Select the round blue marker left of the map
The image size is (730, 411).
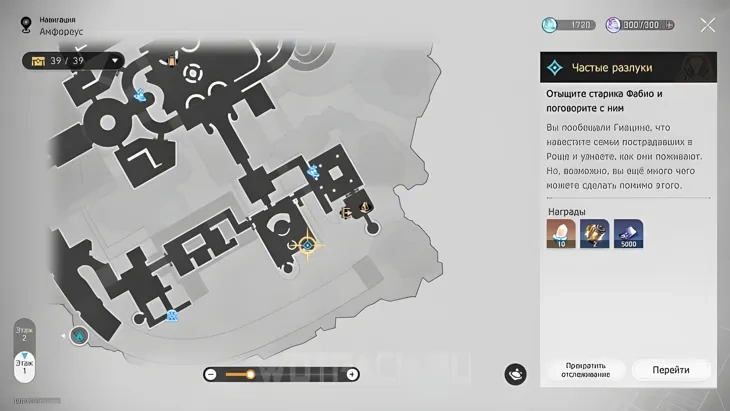(x=78, y=335)
